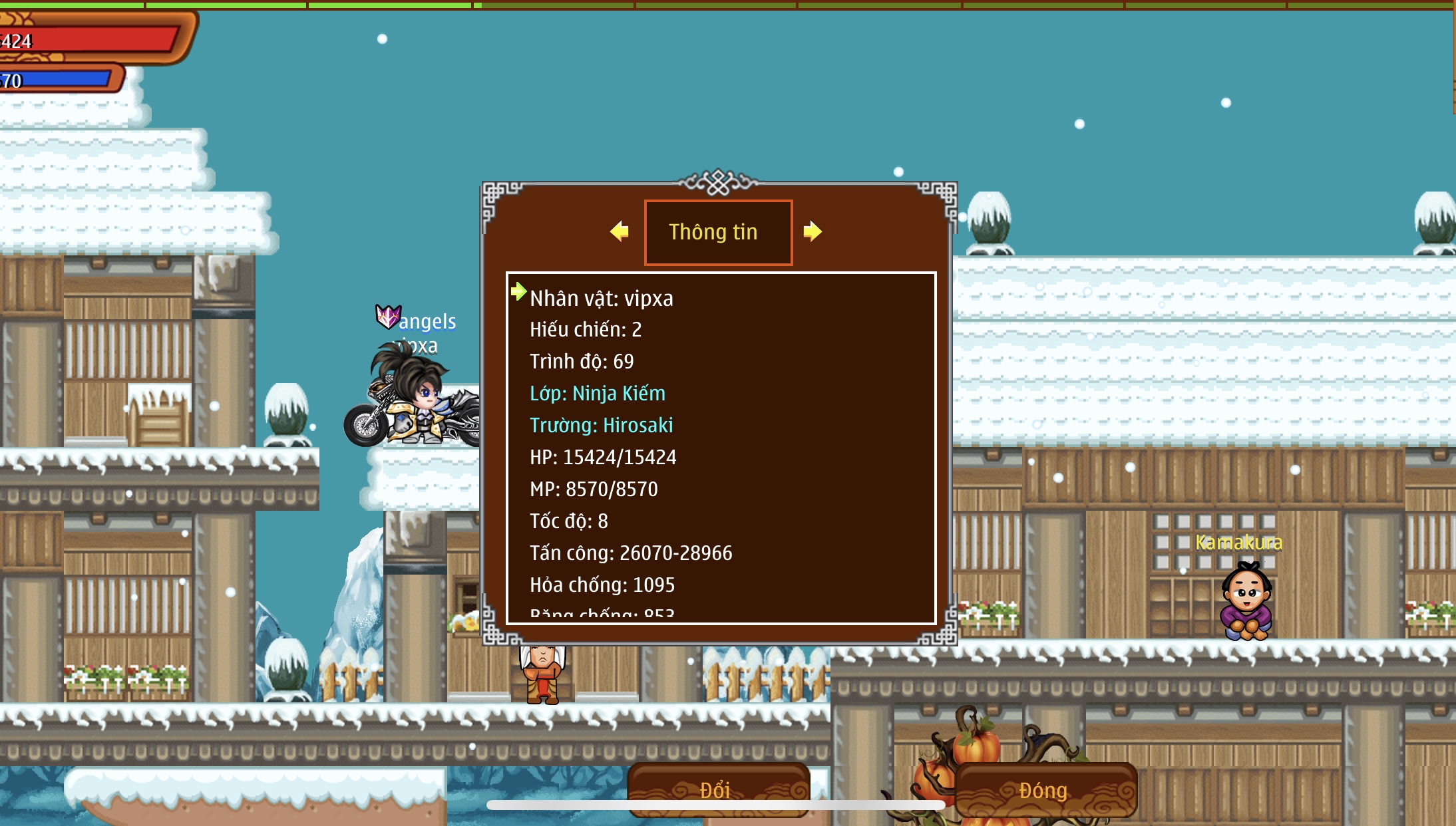Click the Đổi button
The width and height of the screenshot is (1456, 826).
pyautogui.click(x=718, y=789)
